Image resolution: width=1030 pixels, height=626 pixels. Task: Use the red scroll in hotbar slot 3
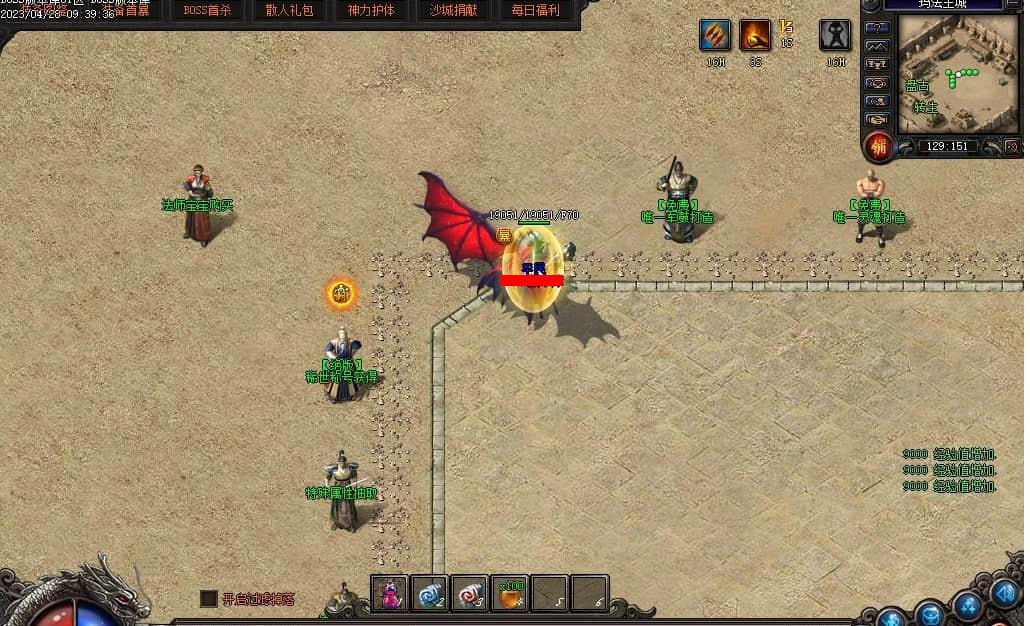470,594
